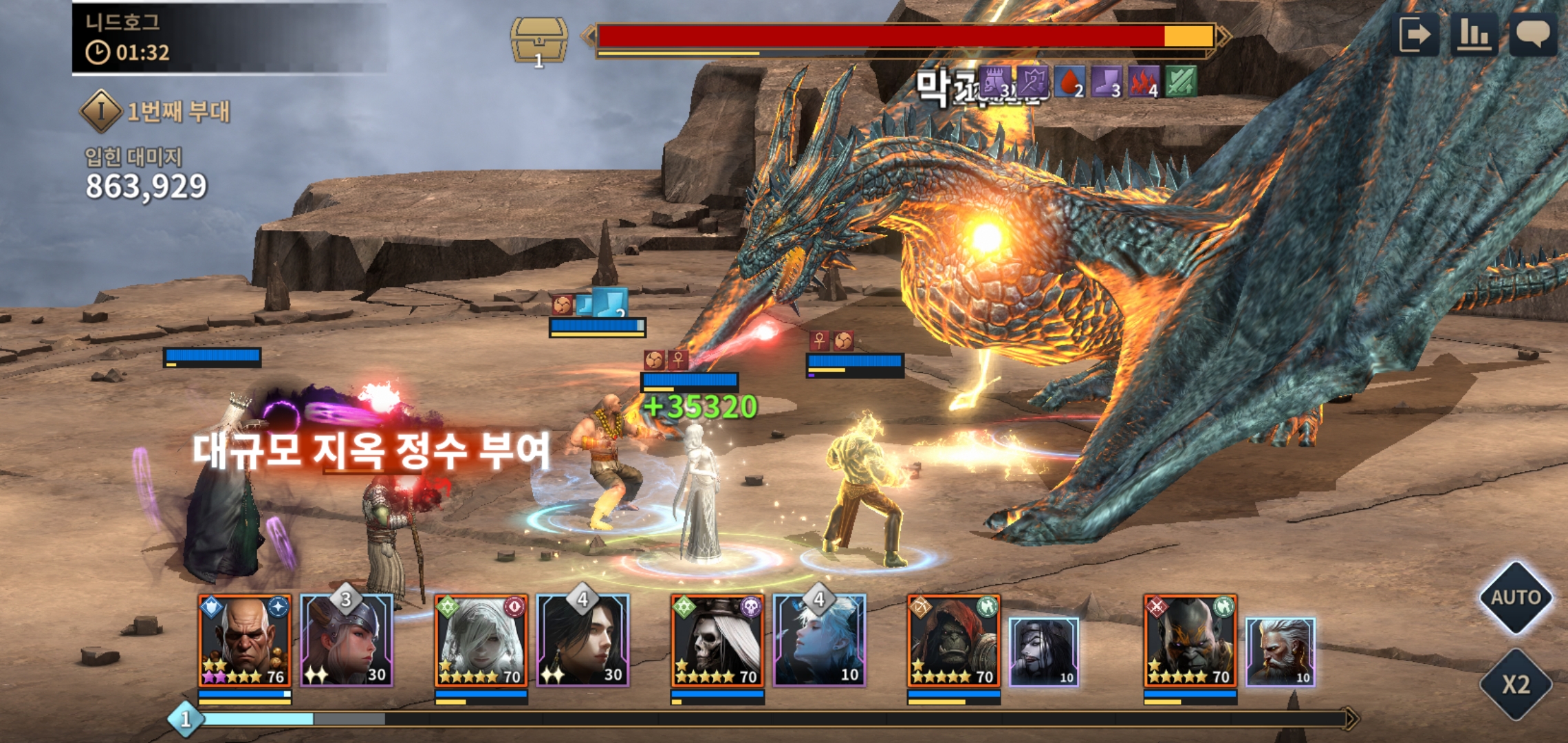
Task: Open the chat speech bubble
Action: [1532, 34]
